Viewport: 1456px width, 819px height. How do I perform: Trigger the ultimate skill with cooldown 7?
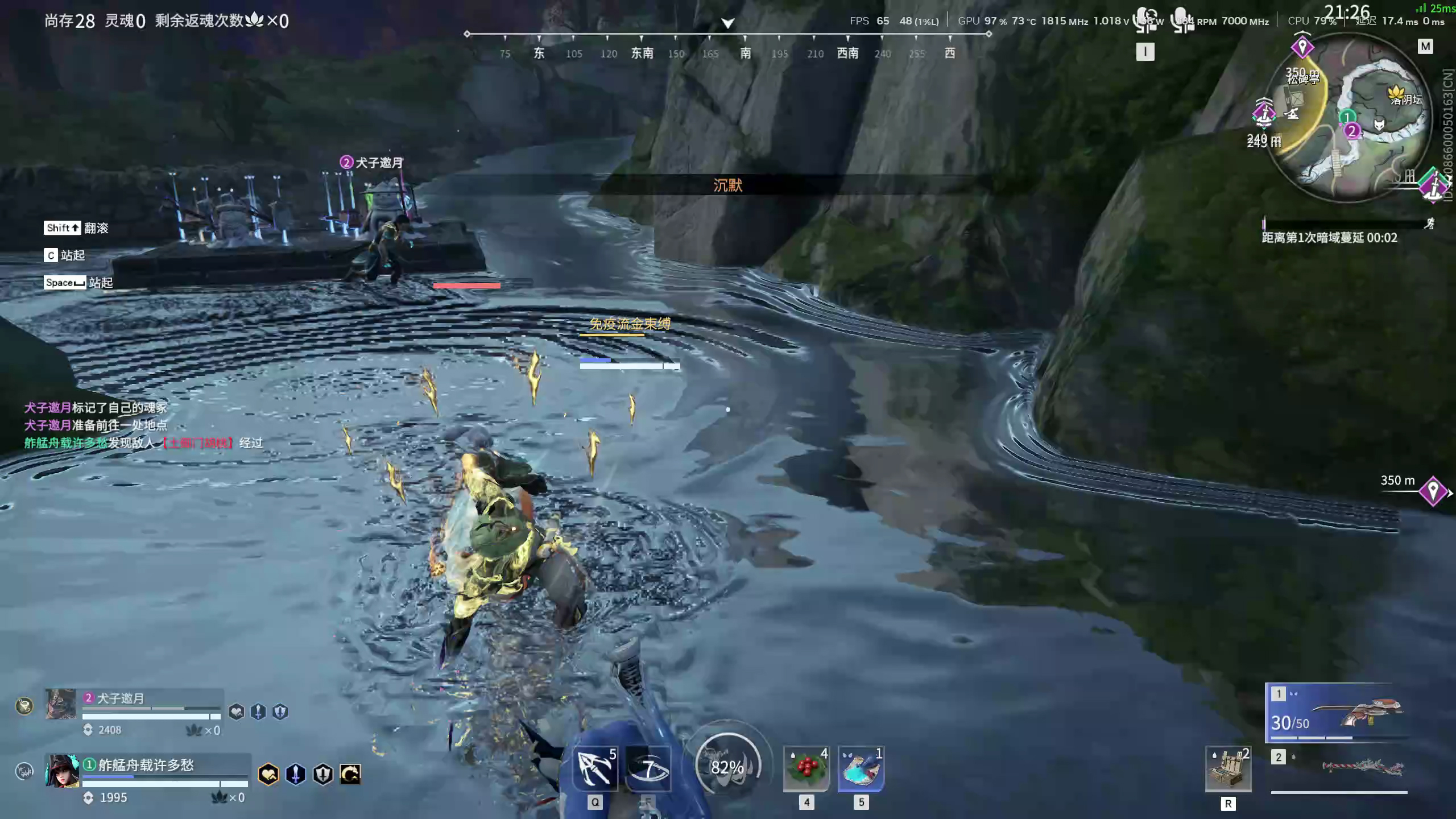[648, 769]
